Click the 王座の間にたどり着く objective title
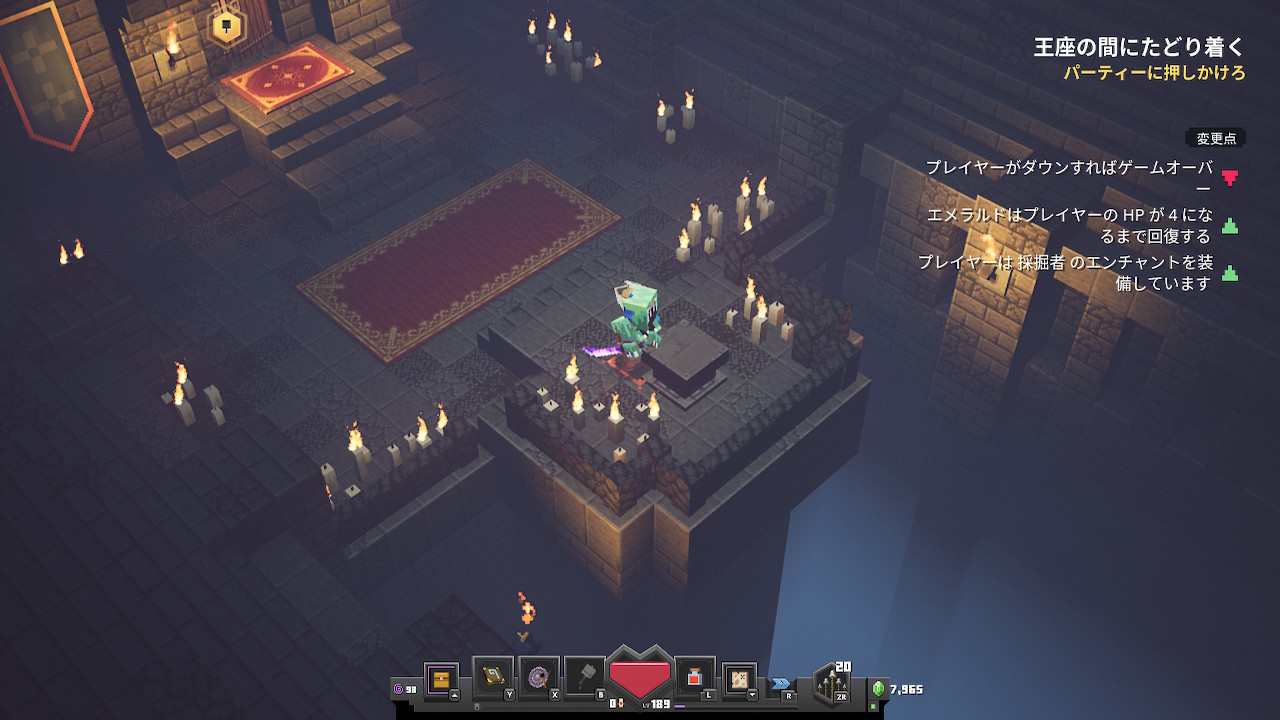Image resolution: width=1280 pixels, height=720 pixels. tap(1139, 47)
